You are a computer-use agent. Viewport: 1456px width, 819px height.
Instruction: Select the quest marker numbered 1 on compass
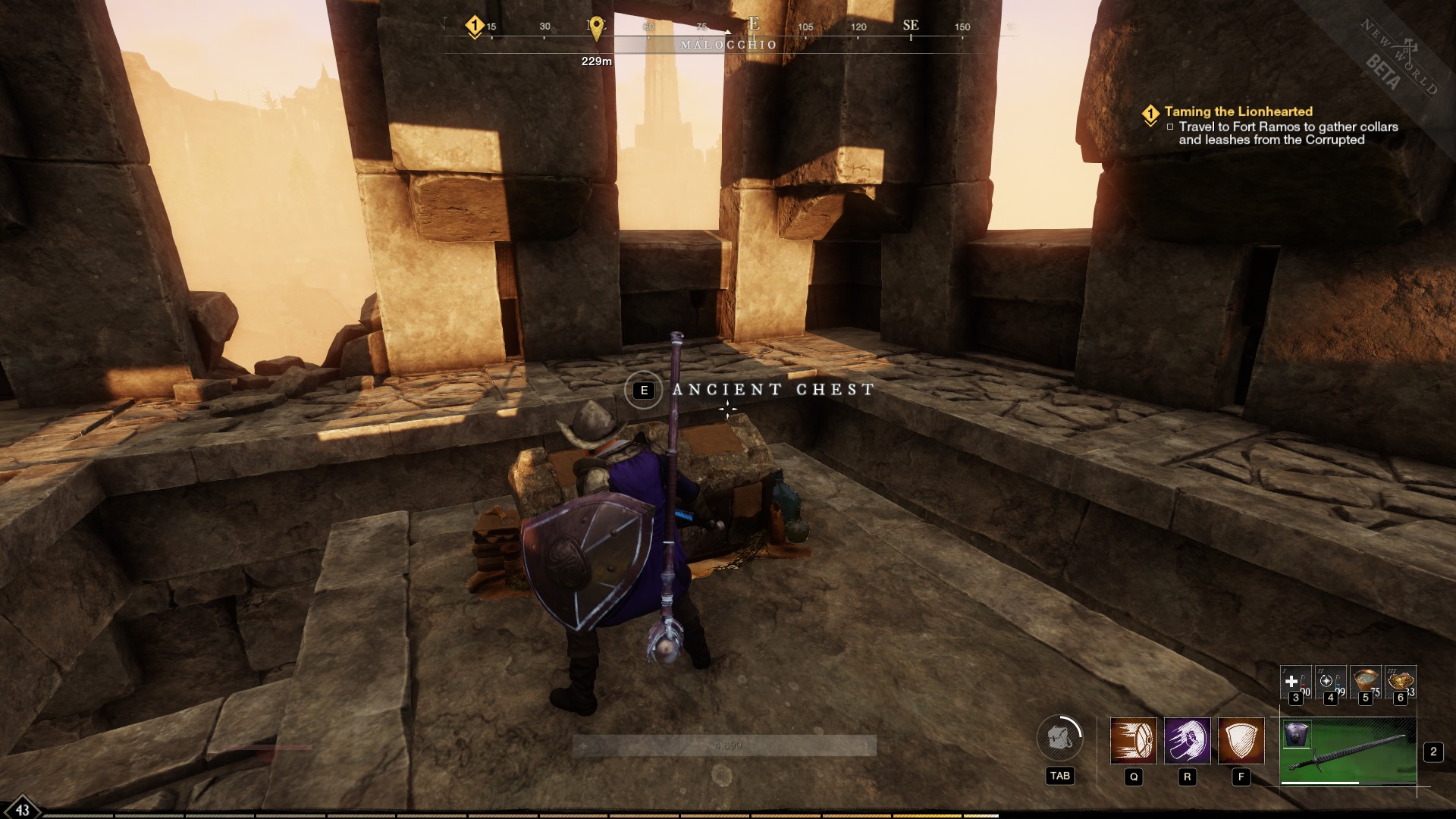475,25
